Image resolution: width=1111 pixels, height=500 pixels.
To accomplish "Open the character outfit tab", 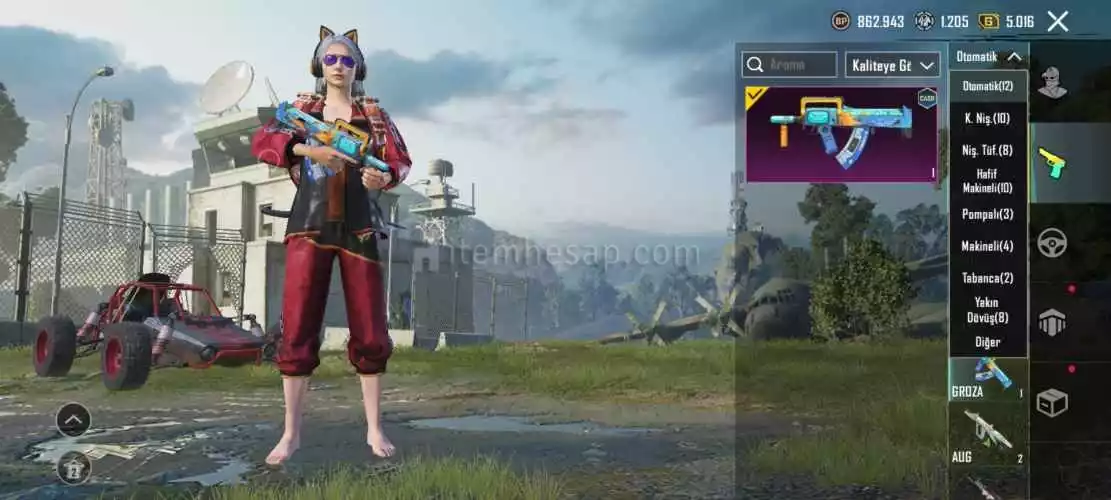I will pos(1051,83).
